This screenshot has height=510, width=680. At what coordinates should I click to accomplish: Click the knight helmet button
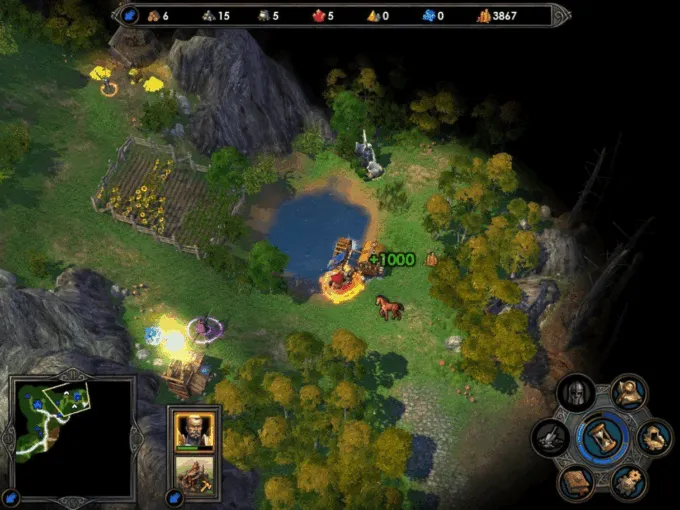576,393
